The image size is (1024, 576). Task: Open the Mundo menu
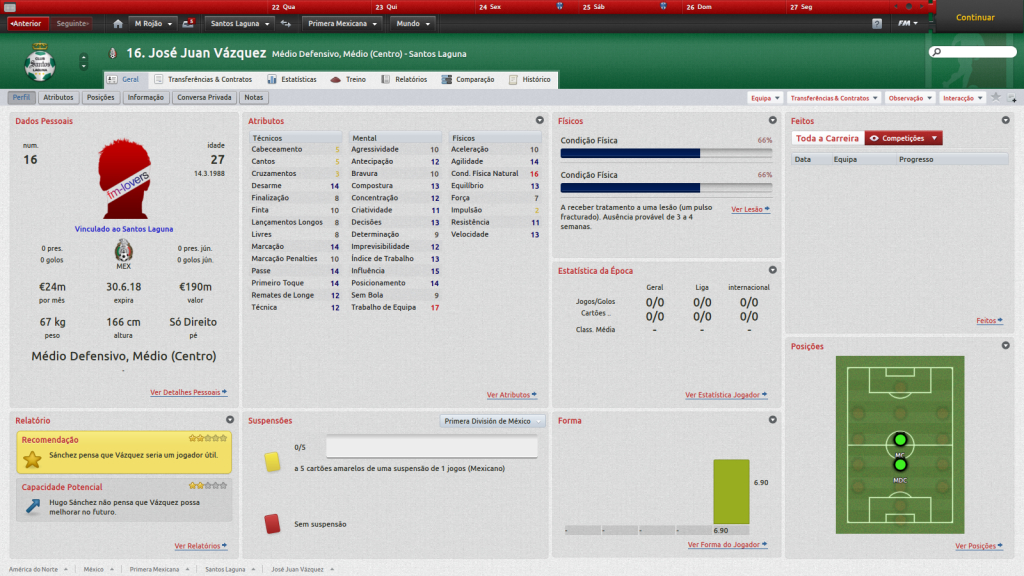pyautogui.click(x=413, y=23)
